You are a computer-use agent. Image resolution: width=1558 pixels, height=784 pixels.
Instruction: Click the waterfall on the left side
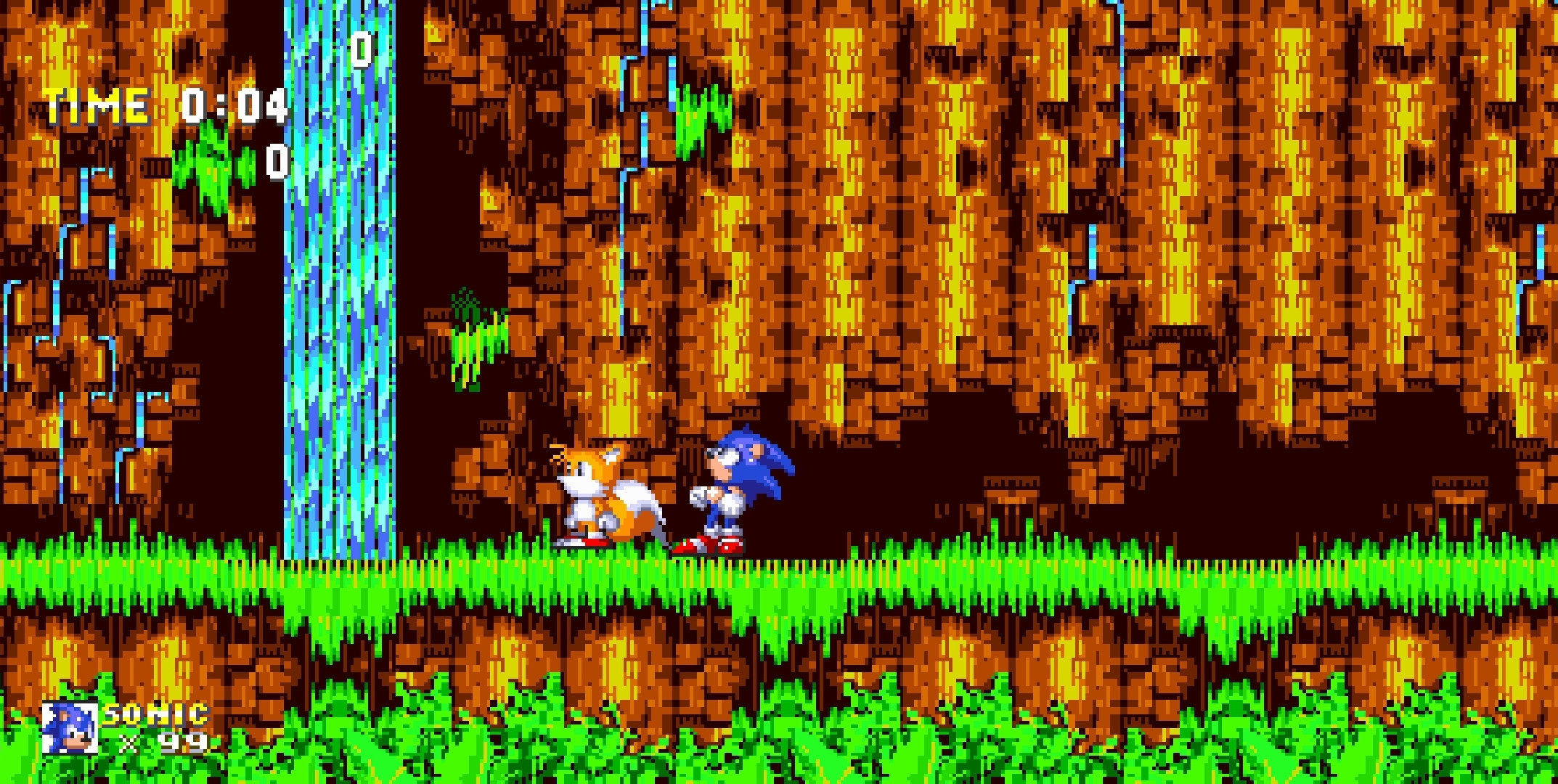click(x=341, y=290)
